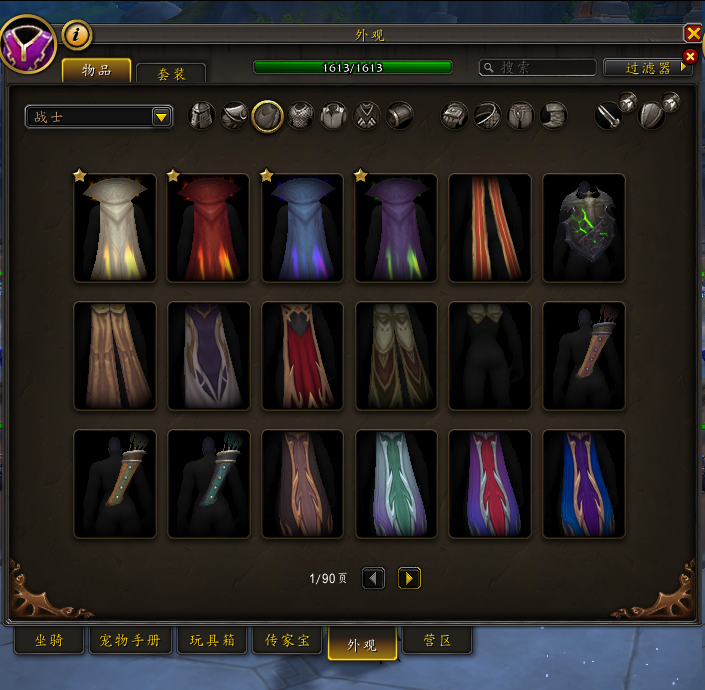705x690 pixels.
Task: Choose the white cloak with yellow flames
Action: tap(115, 228)
